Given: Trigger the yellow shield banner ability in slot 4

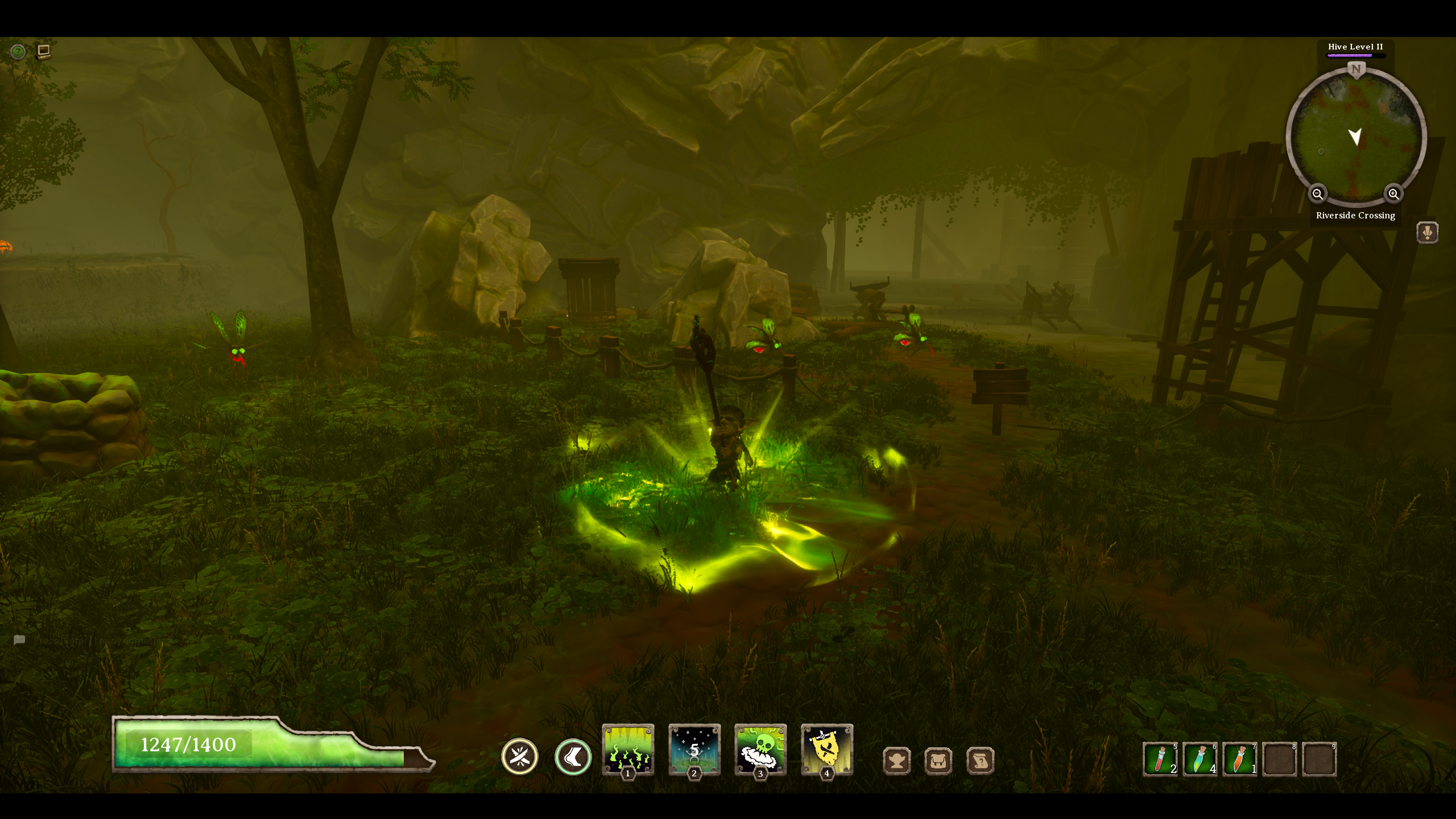Looking at the screenshot, I should 828,750.
